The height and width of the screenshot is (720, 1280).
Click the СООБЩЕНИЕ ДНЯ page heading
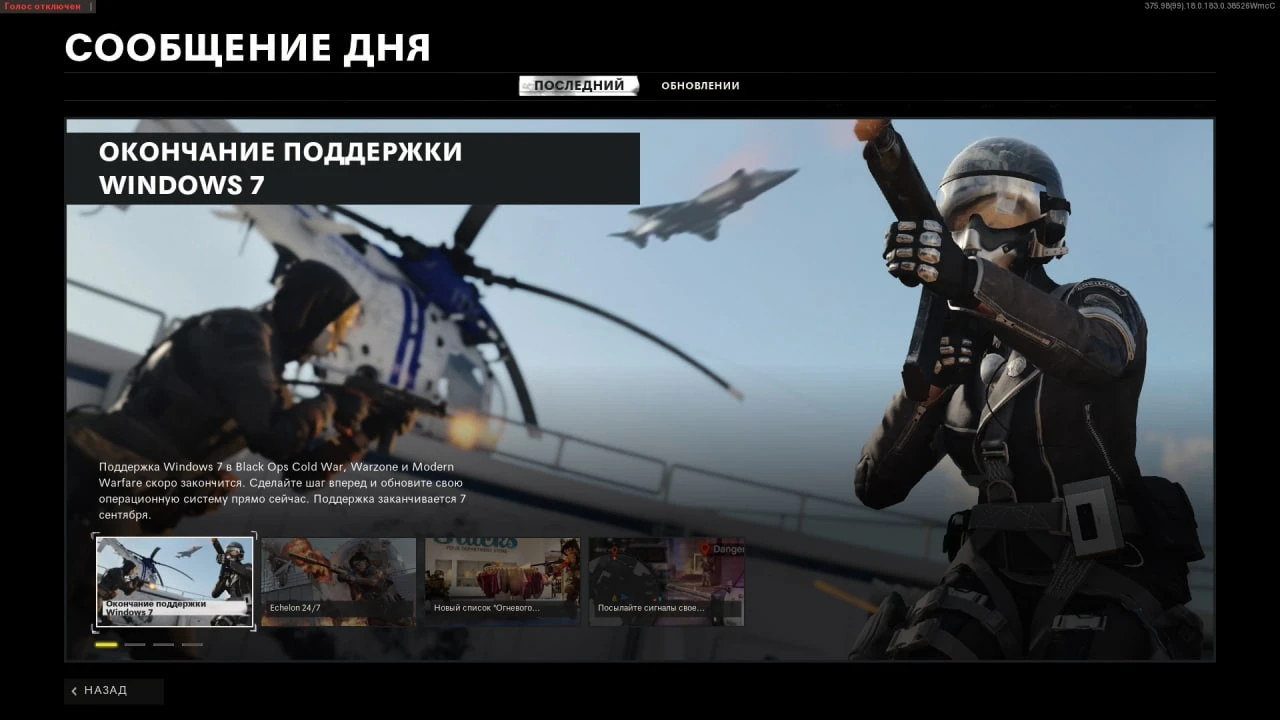tap(247, 46)
